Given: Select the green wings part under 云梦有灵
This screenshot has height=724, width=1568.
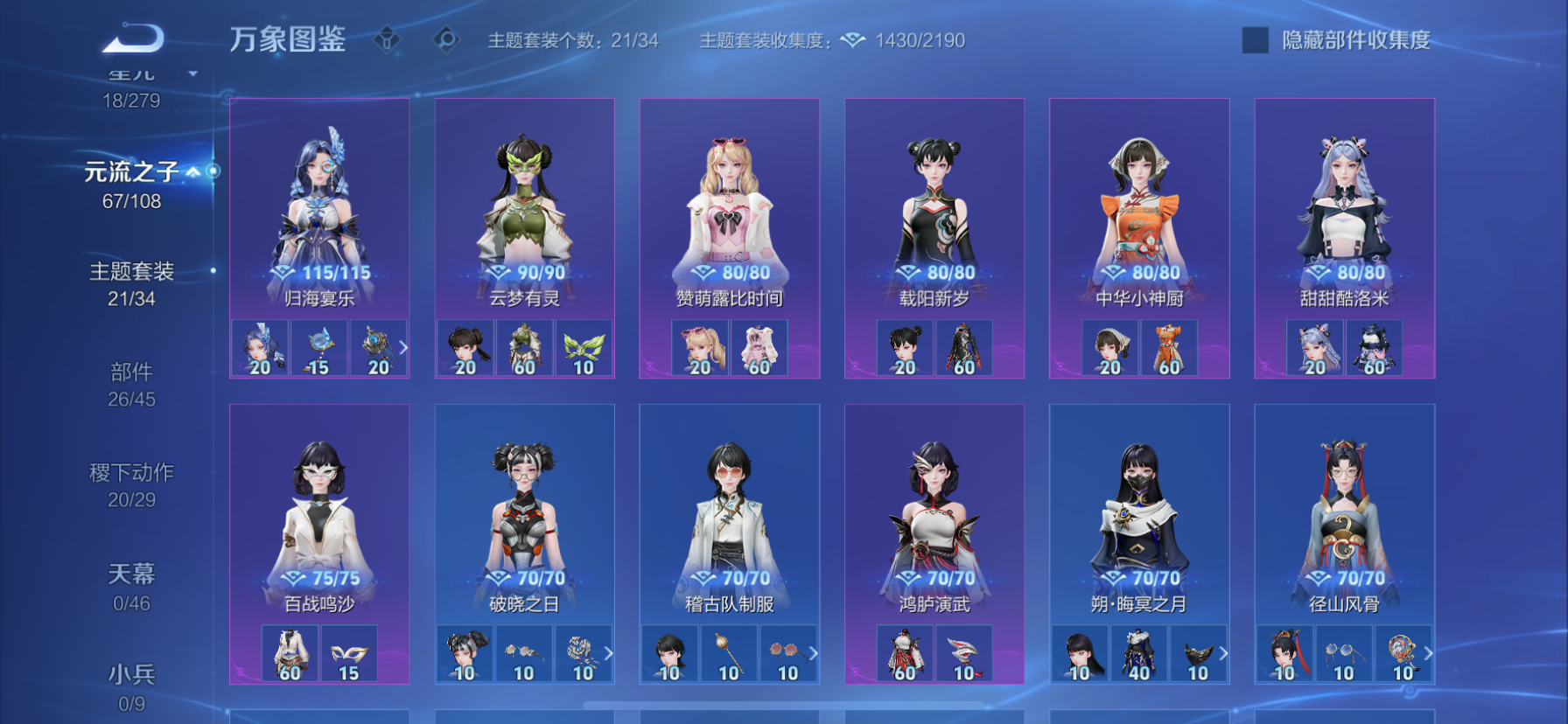Looking at the screenshot, I should (x=582, y=346).
